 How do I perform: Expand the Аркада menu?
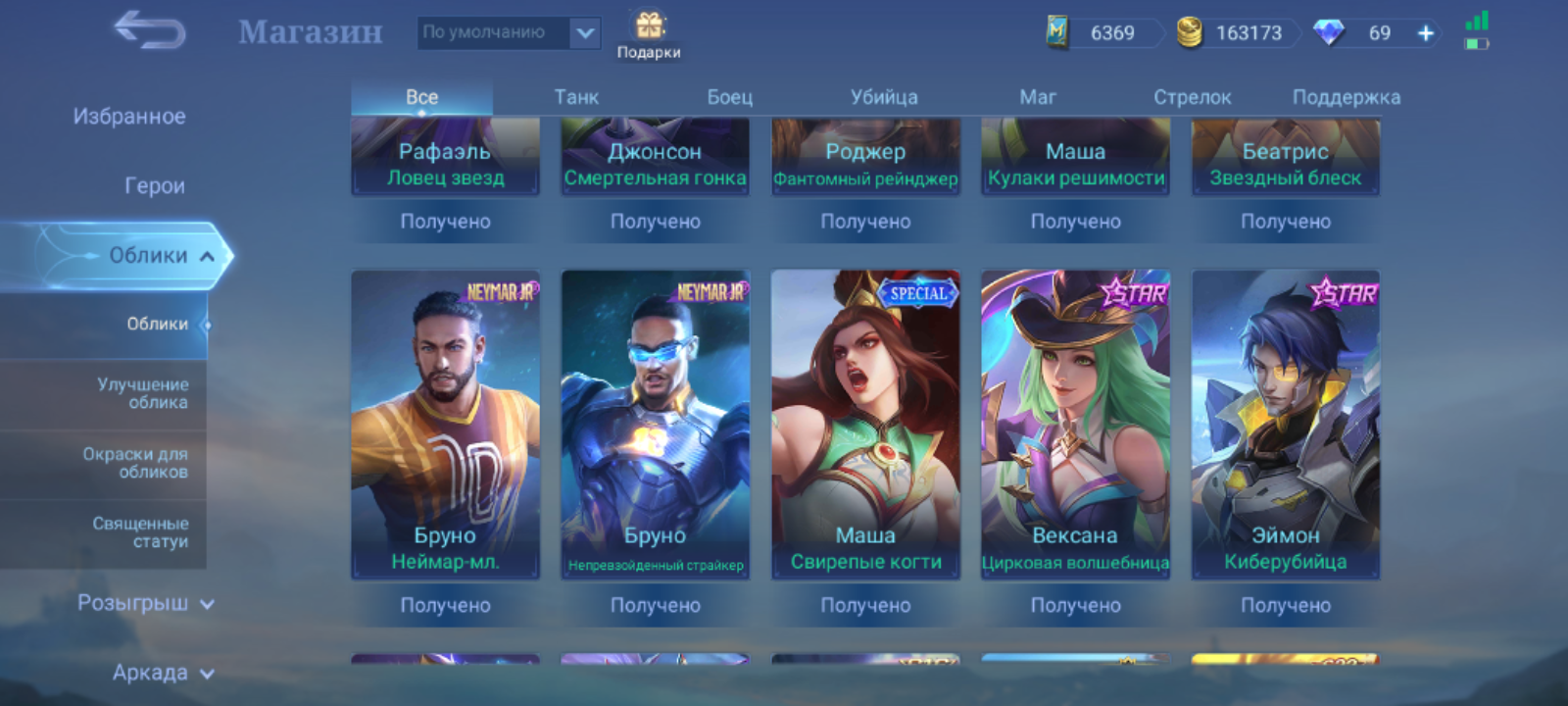pyautogui.click(x=162, y=673)
